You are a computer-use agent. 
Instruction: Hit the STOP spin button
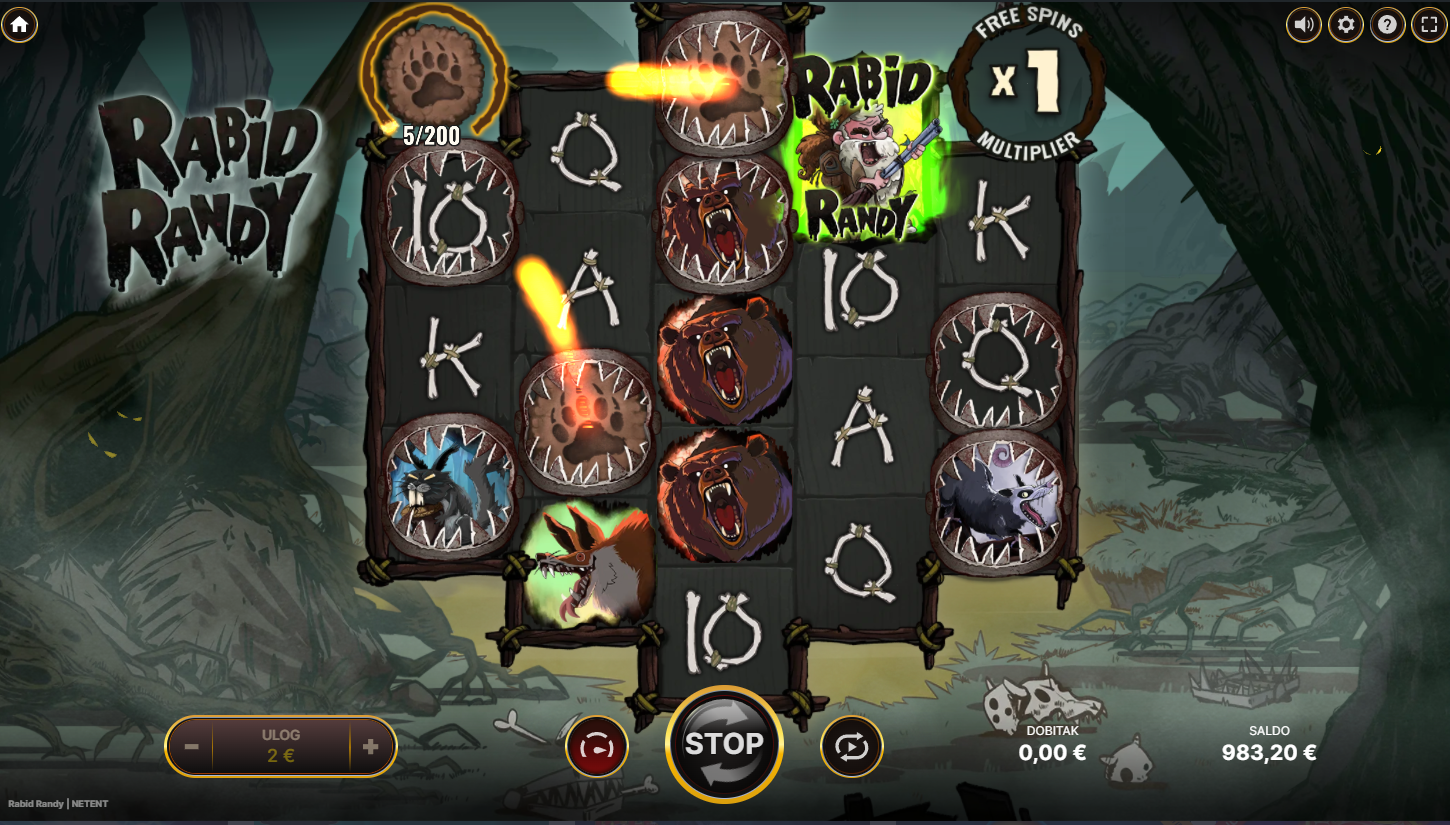click(x=724, y=745)
